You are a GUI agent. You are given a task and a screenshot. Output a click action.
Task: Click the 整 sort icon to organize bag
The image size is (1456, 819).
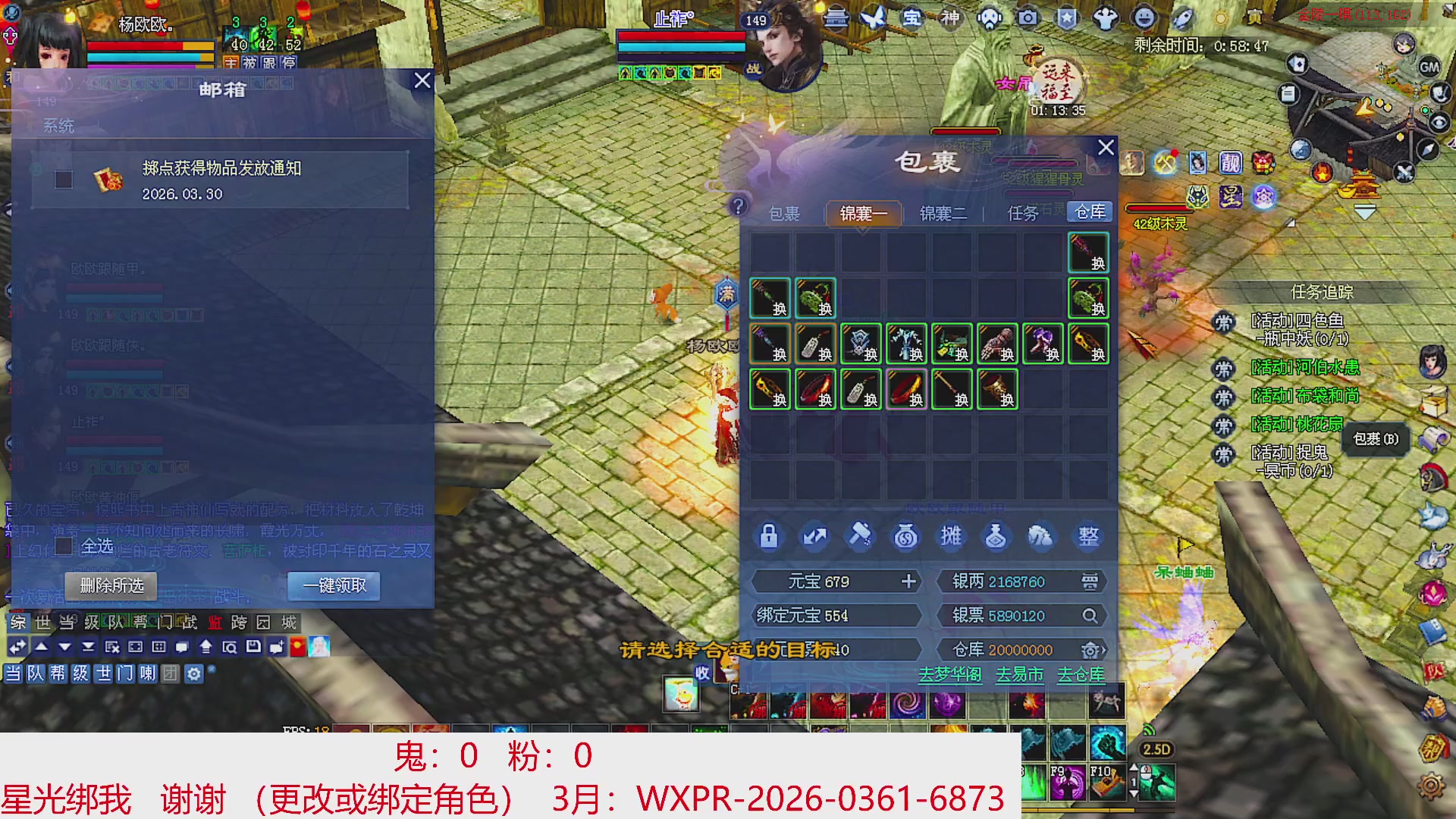point(1087,536)
